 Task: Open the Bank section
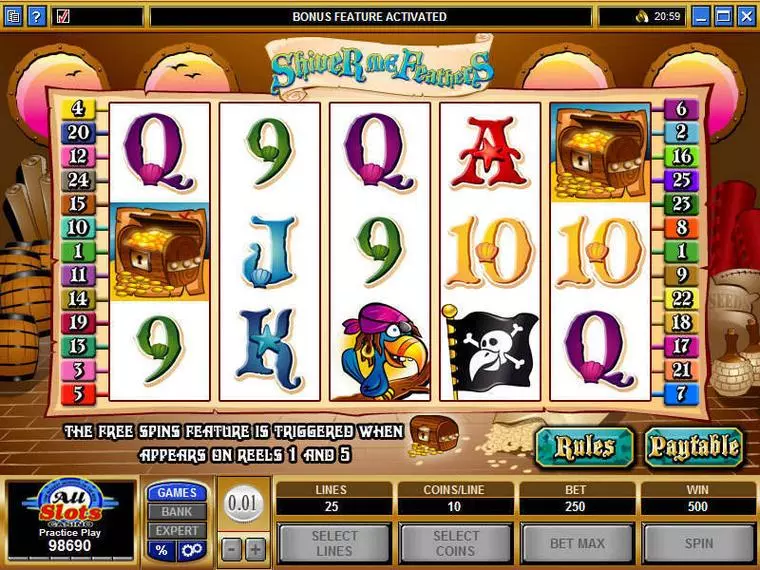[177, 512]
